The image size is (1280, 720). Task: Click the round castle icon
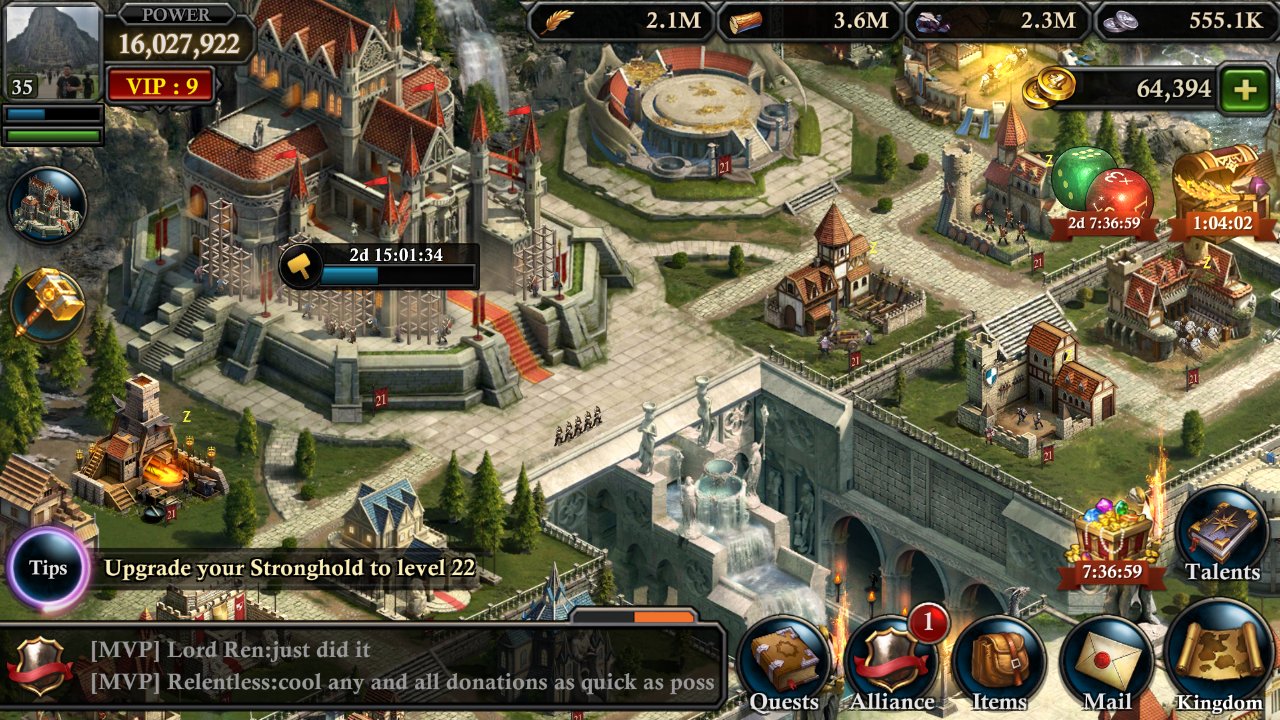[47, 206]
